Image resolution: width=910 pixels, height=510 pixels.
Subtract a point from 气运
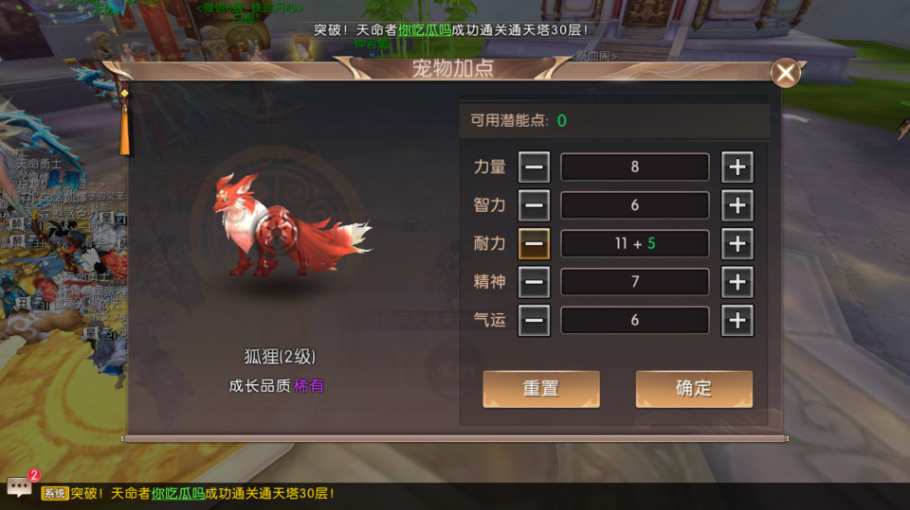pos(534,321)
